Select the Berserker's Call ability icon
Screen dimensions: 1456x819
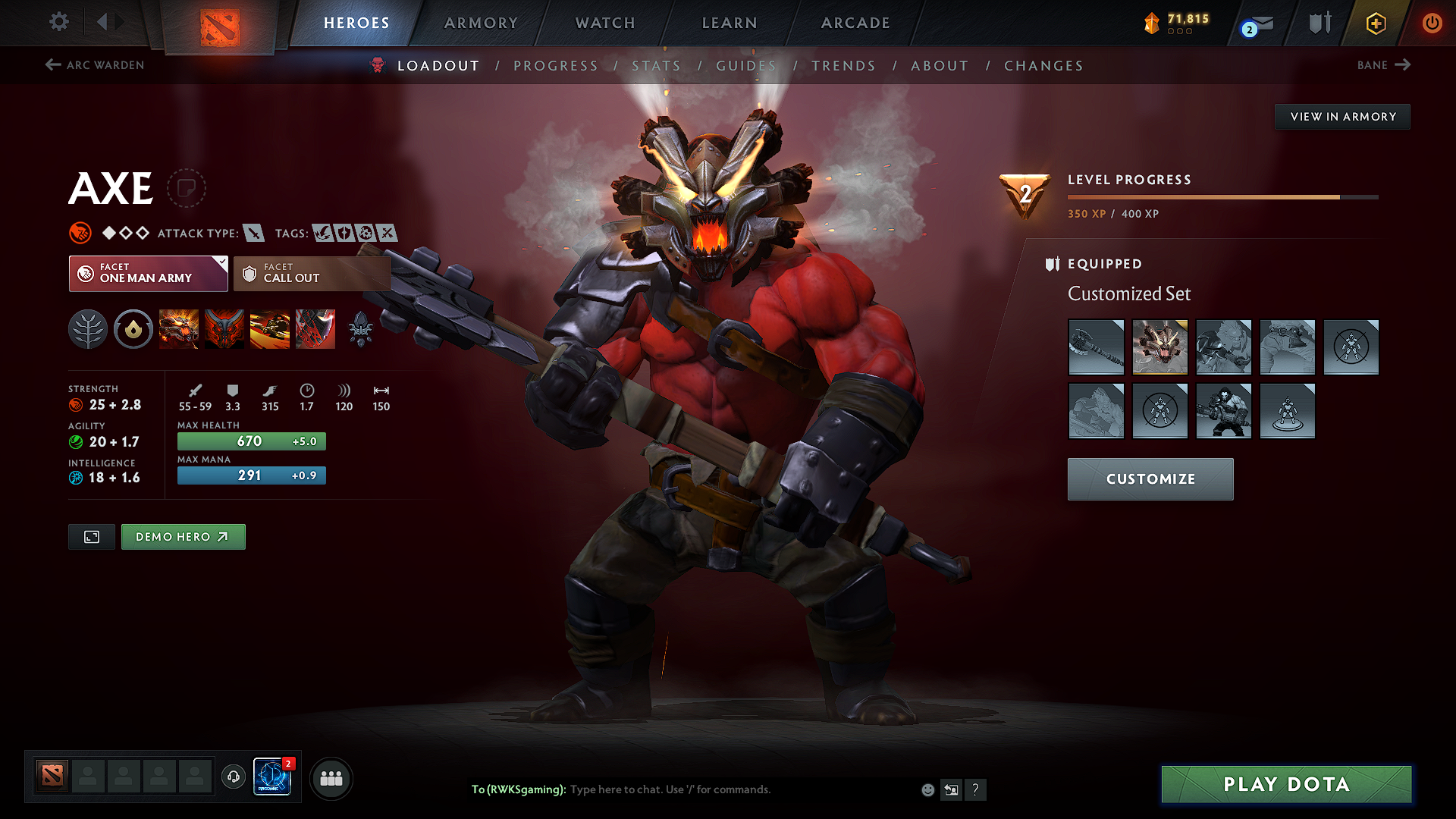[x=179, y=329]
